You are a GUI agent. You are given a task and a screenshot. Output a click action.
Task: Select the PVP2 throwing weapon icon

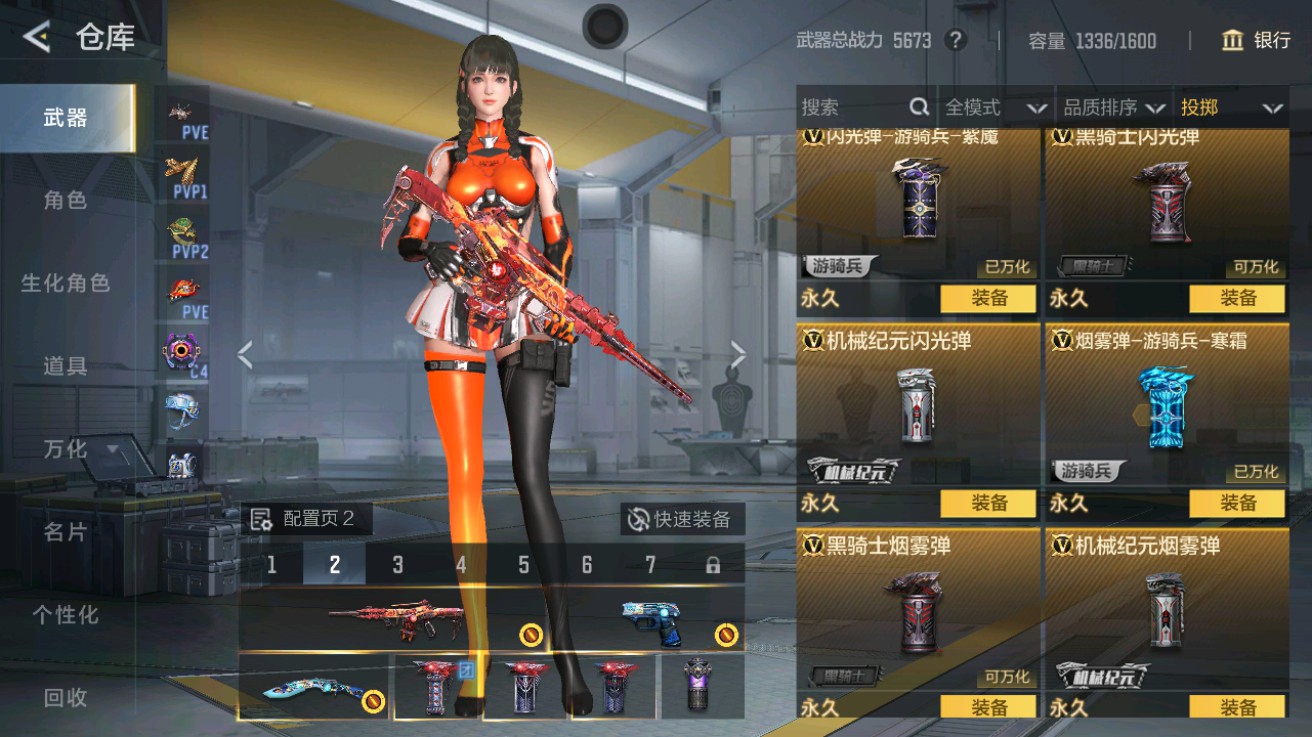tap(180, 230)
